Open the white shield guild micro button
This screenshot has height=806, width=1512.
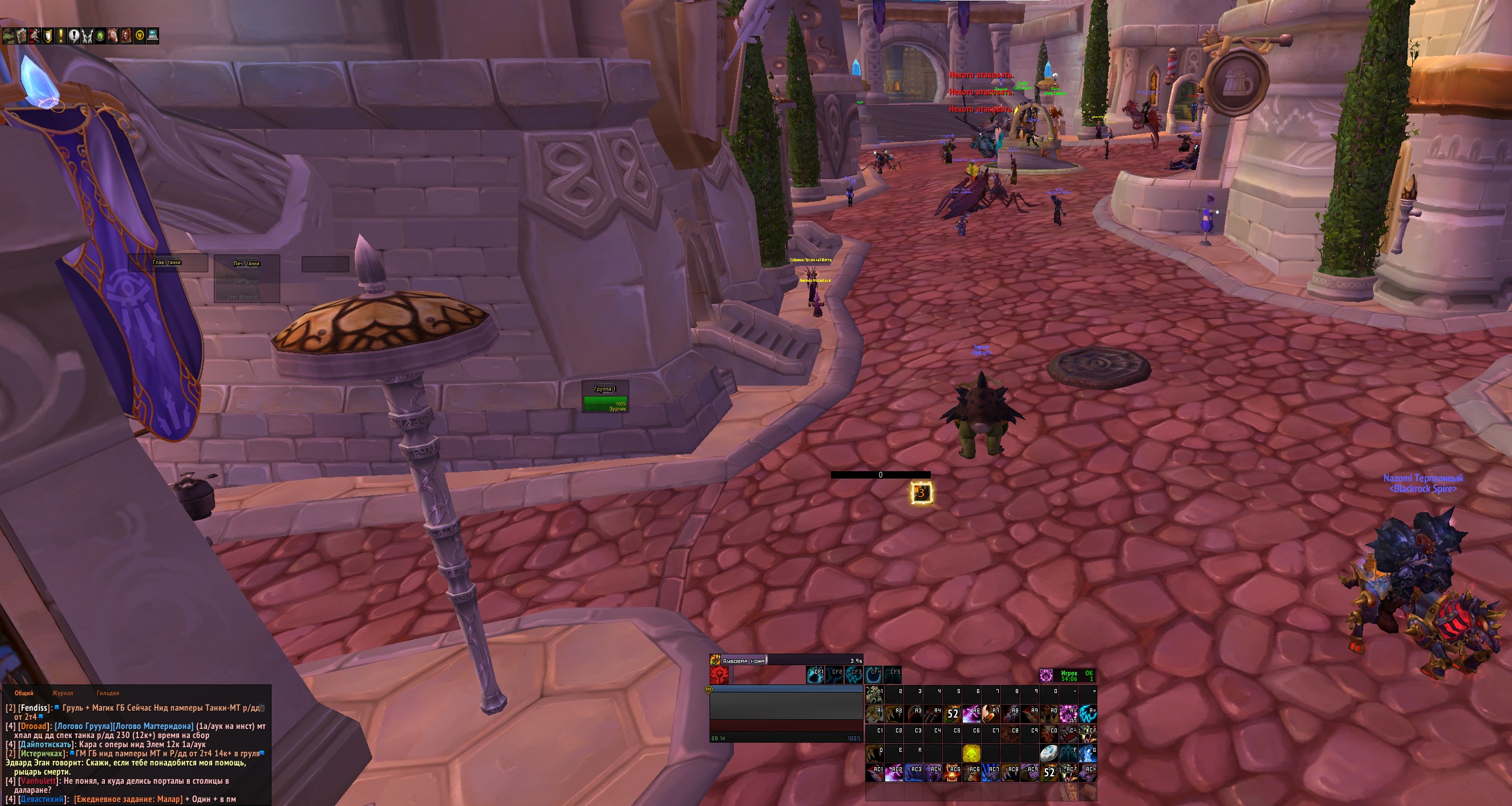coord(48,36)
